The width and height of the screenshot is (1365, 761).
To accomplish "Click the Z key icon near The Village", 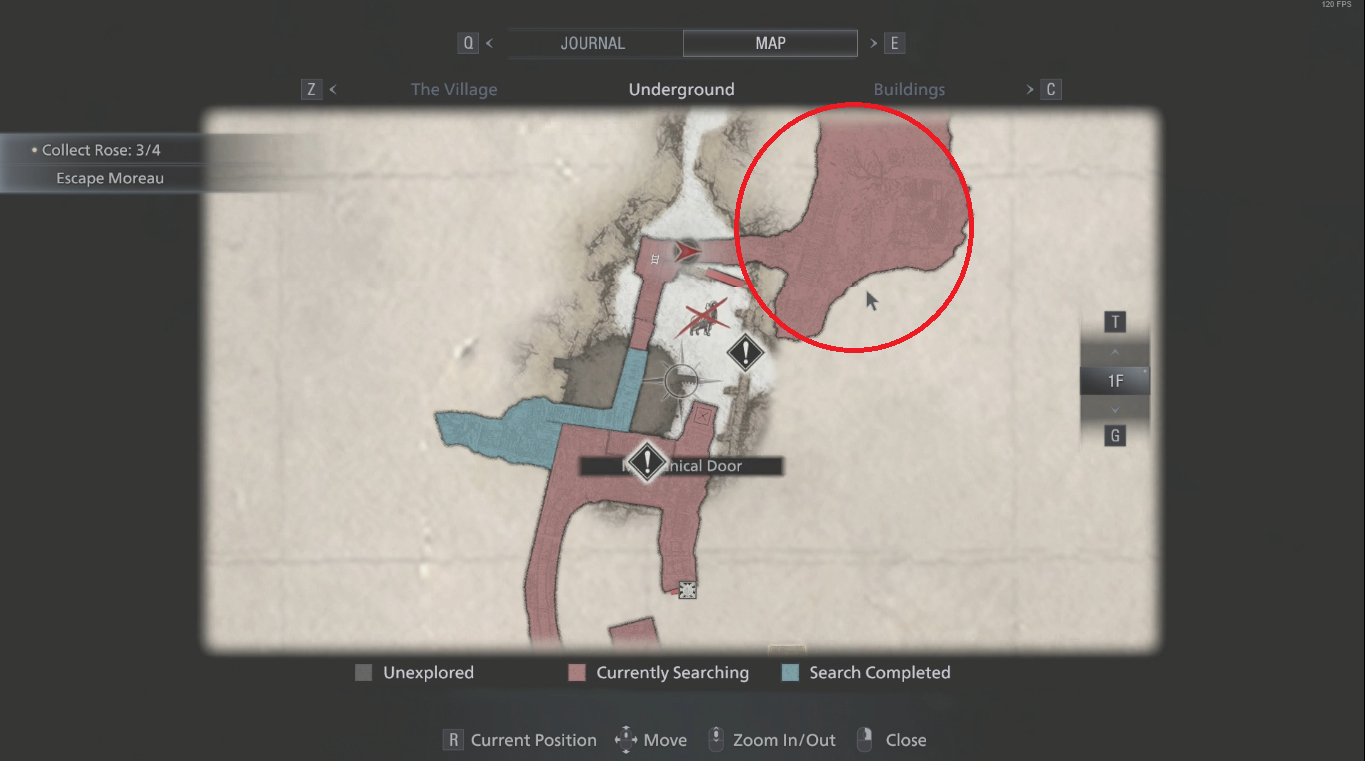I will click(x=311, y=89).
